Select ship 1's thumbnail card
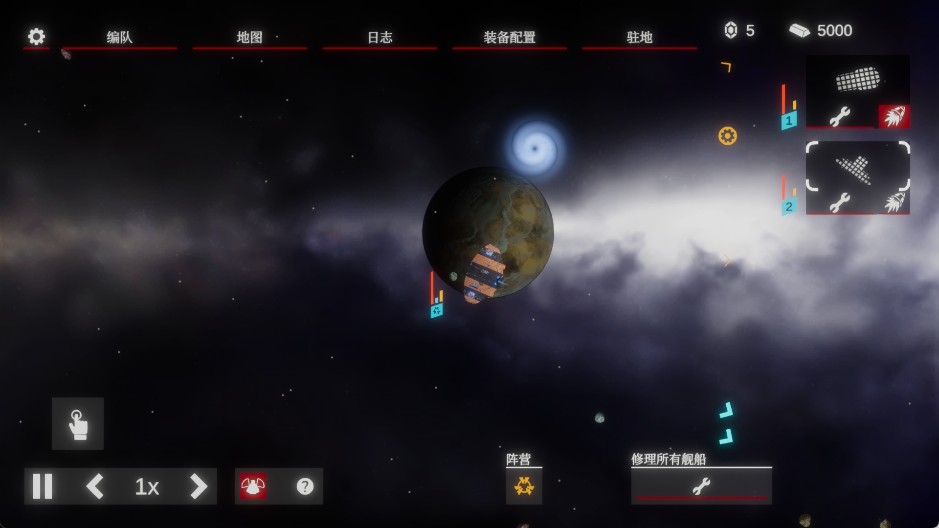This screenshot has width=939, height=528. coord(857,80)
